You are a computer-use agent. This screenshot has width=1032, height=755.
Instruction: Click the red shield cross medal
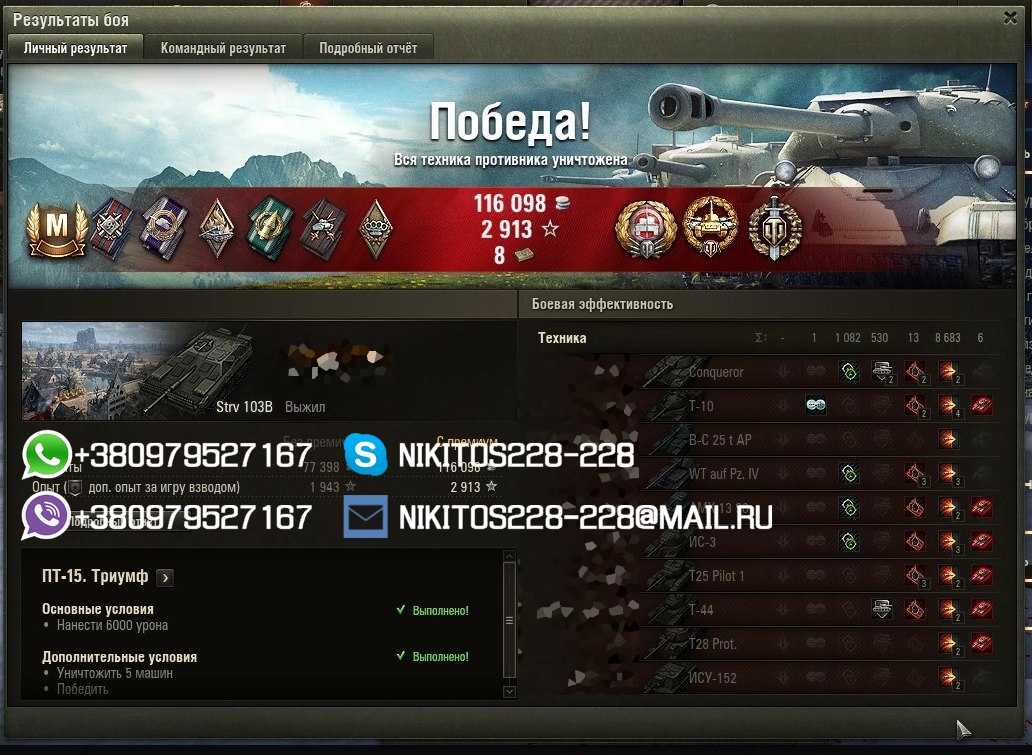644,229
